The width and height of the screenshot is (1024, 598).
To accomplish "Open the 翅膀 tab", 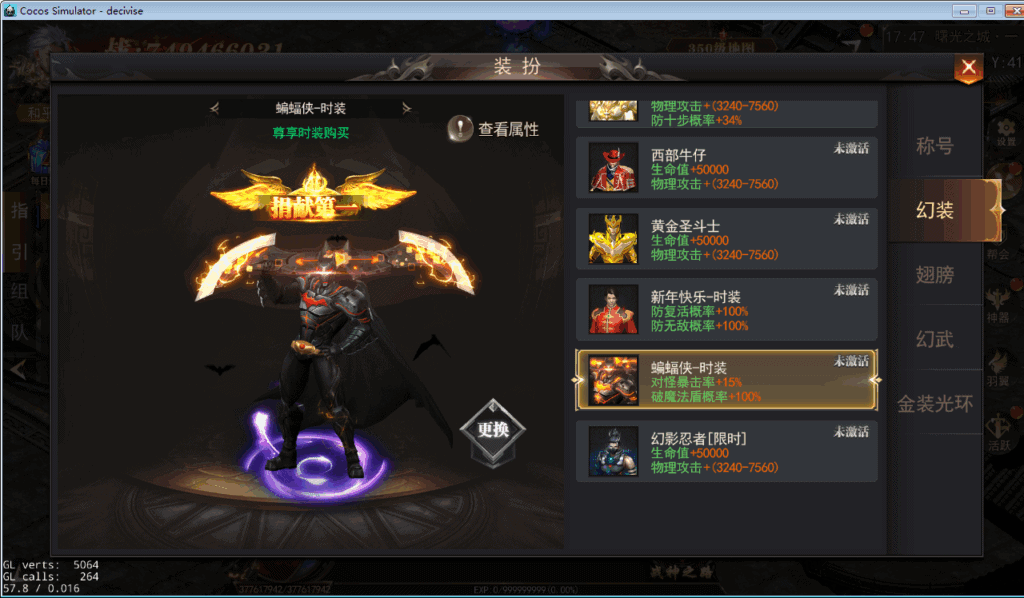I will [935, 275].
